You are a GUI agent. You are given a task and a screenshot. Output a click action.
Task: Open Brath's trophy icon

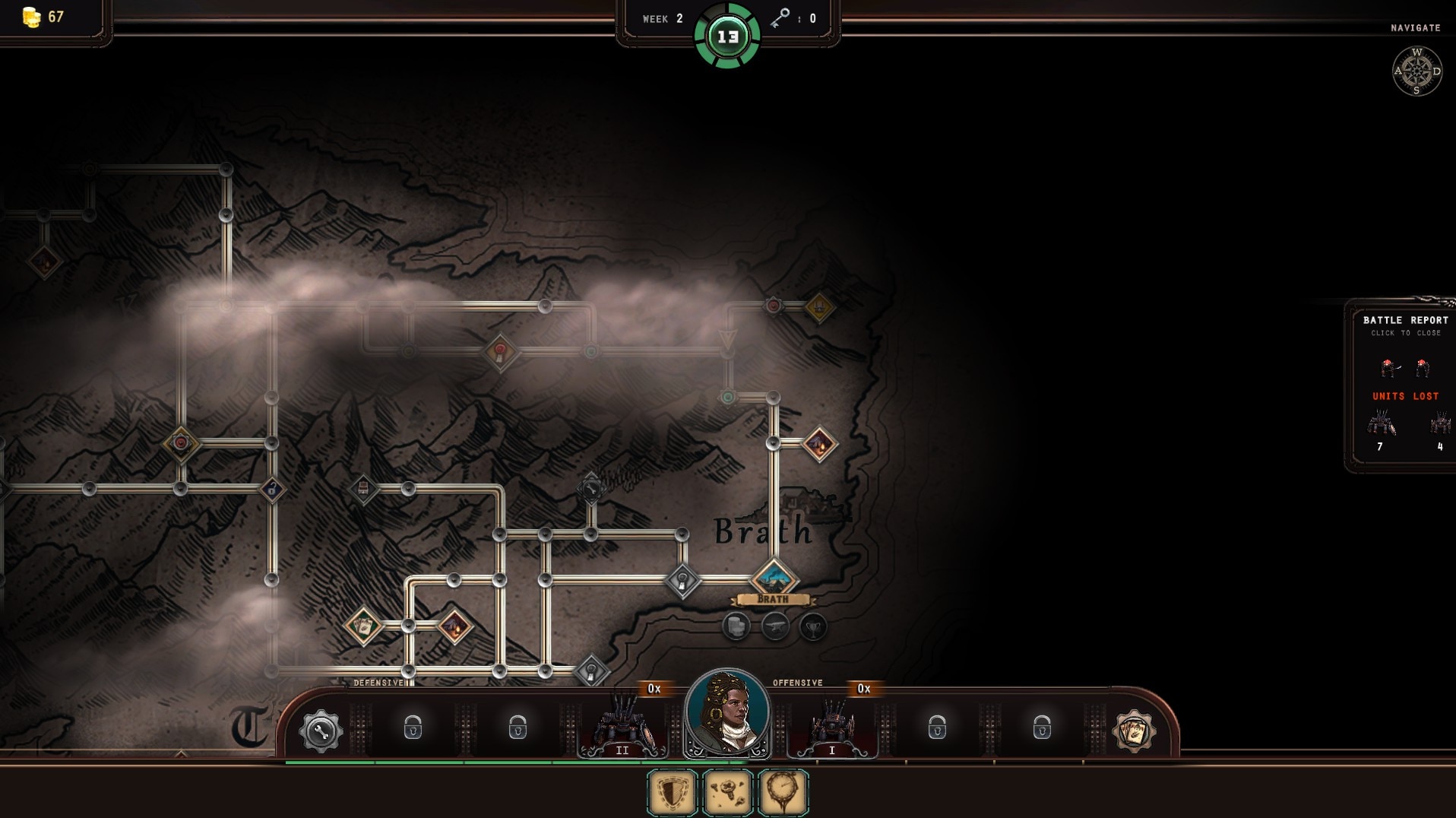coord(813,626)
